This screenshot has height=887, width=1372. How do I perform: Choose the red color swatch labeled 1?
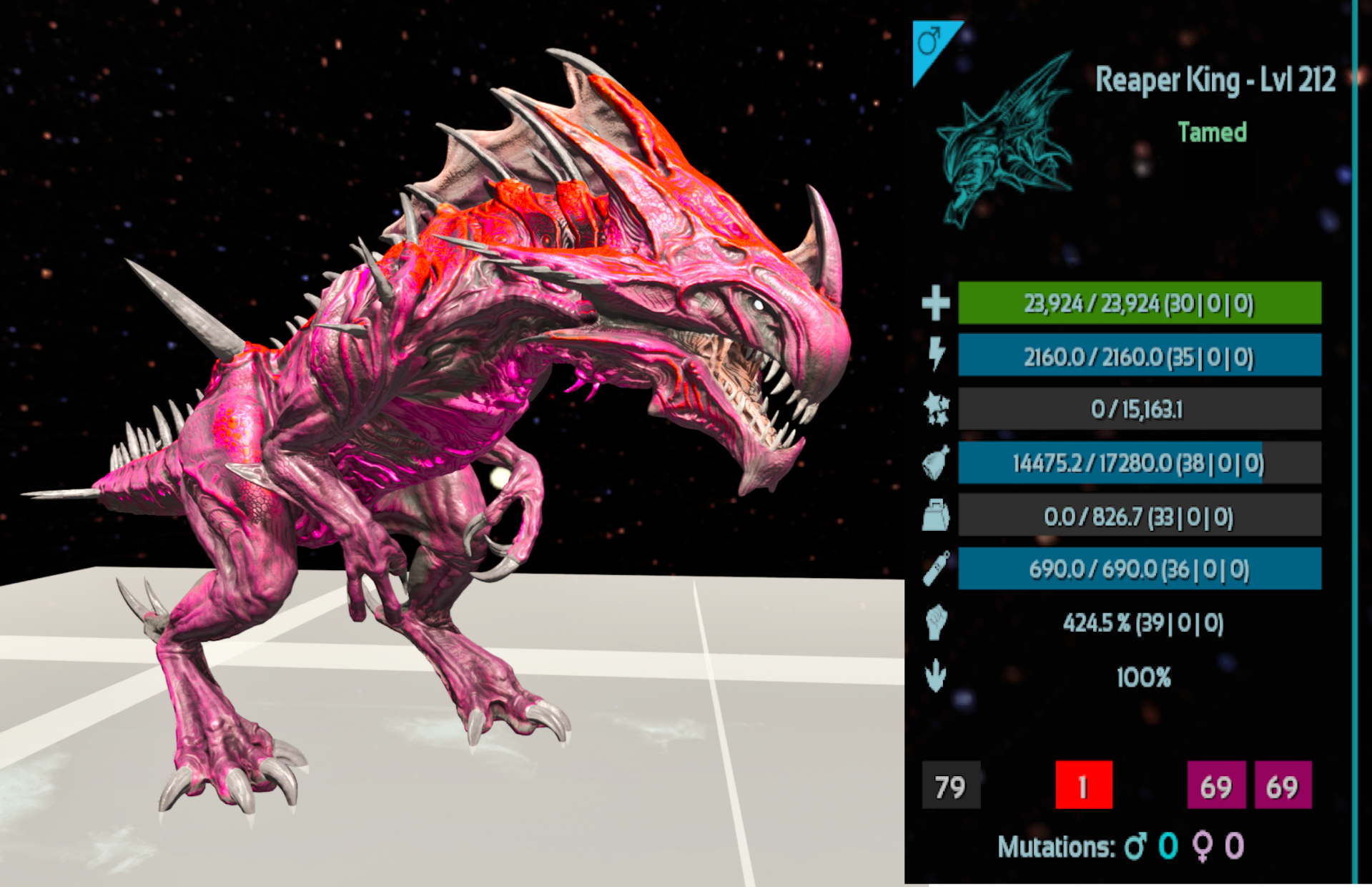[x=1083, y=785]
